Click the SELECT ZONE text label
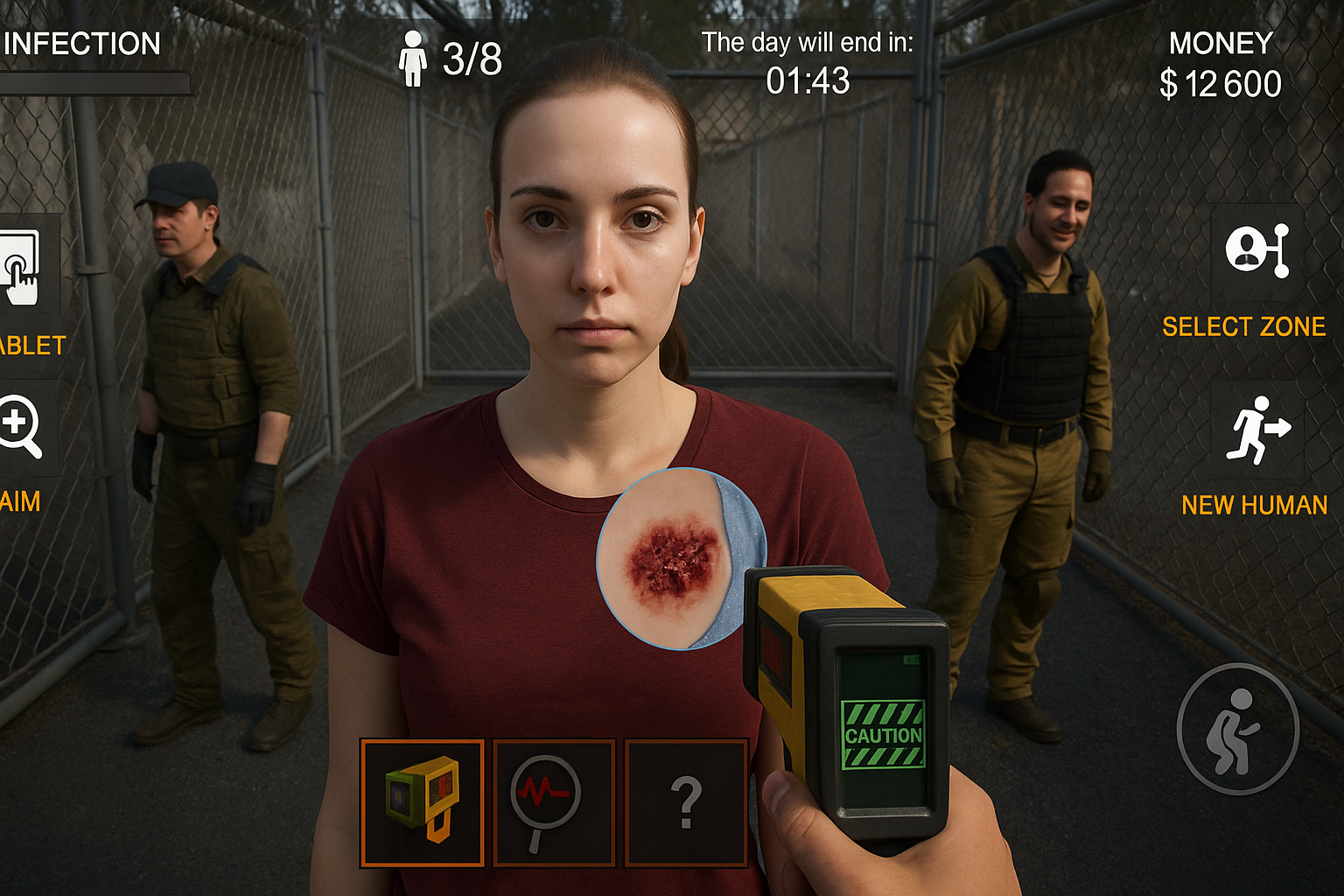1344x896 pixels. click(x=1242, y=327)
